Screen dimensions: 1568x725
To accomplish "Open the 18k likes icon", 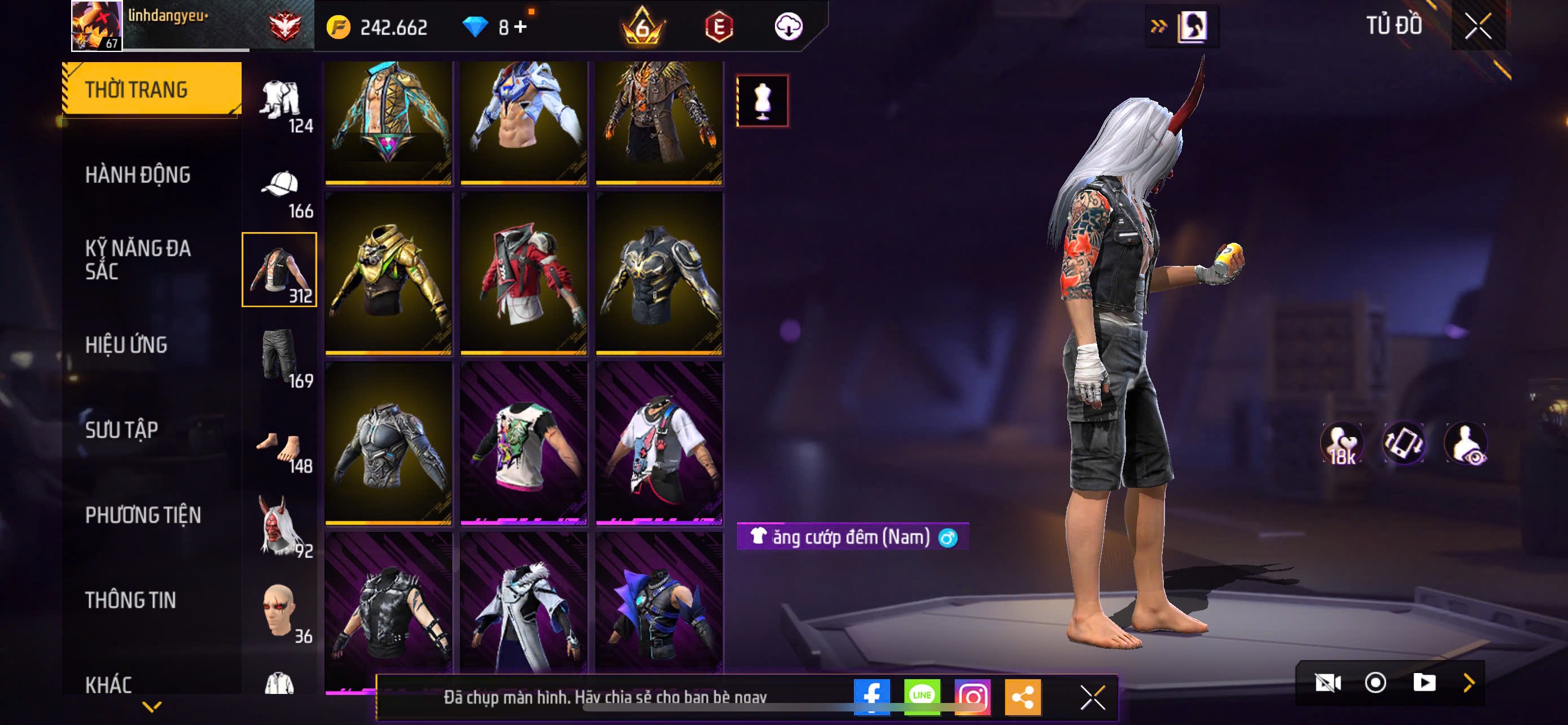I will point(1342,444).
